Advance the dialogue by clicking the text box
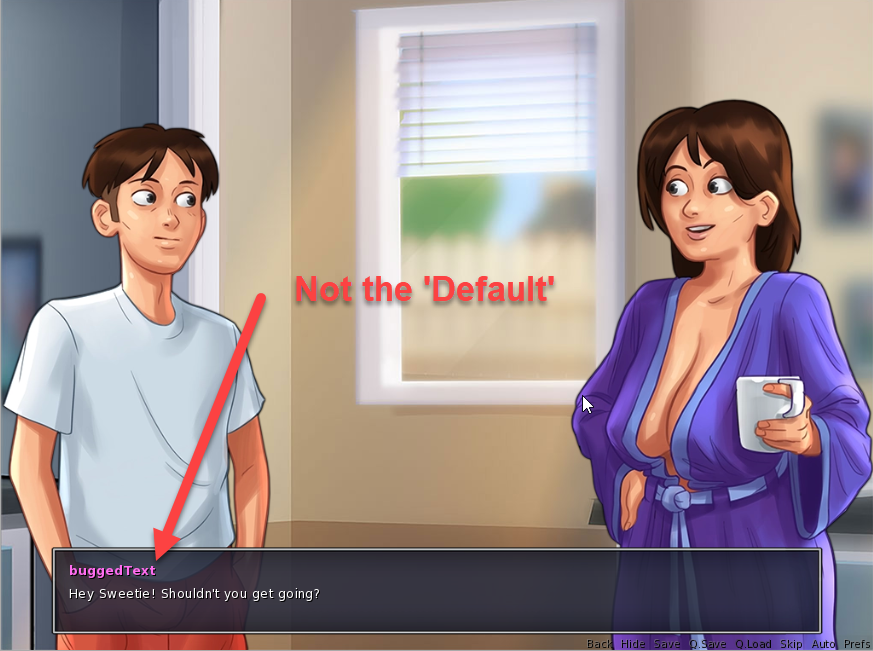Screen dimensions: 873x651 437,592
